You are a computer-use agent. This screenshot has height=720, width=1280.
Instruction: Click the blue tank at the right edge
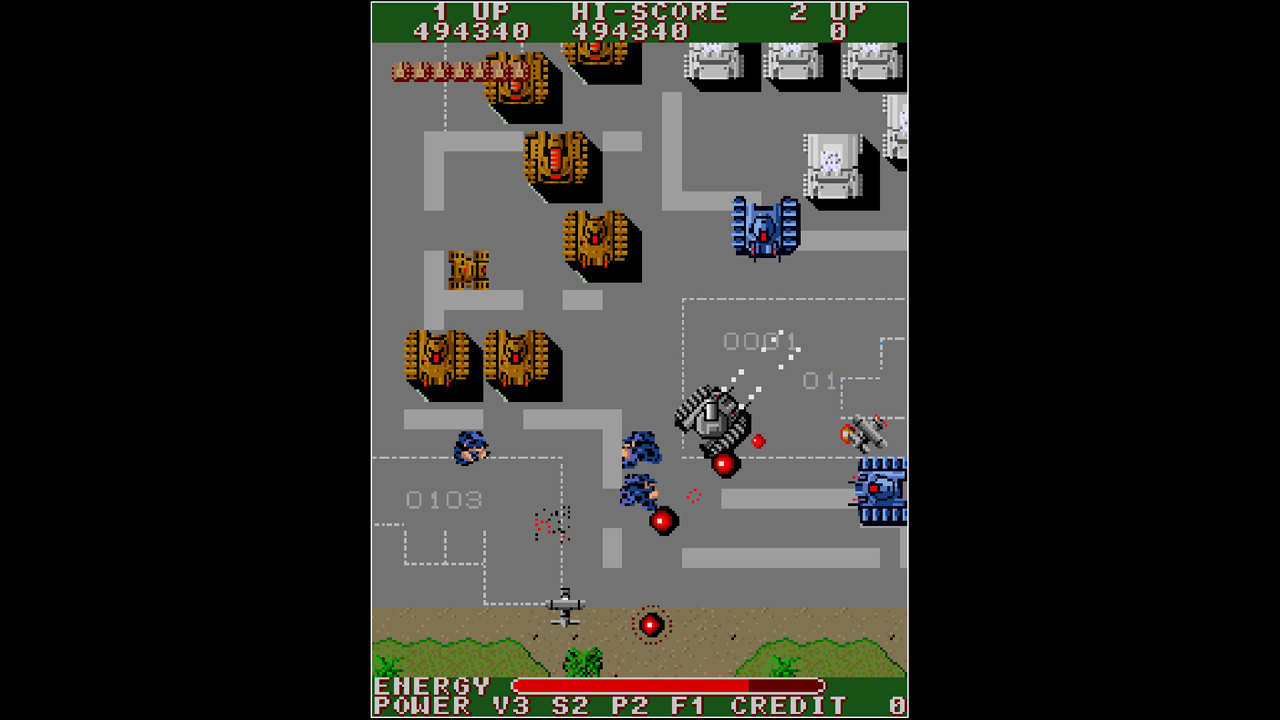click(x=878, y=490)
